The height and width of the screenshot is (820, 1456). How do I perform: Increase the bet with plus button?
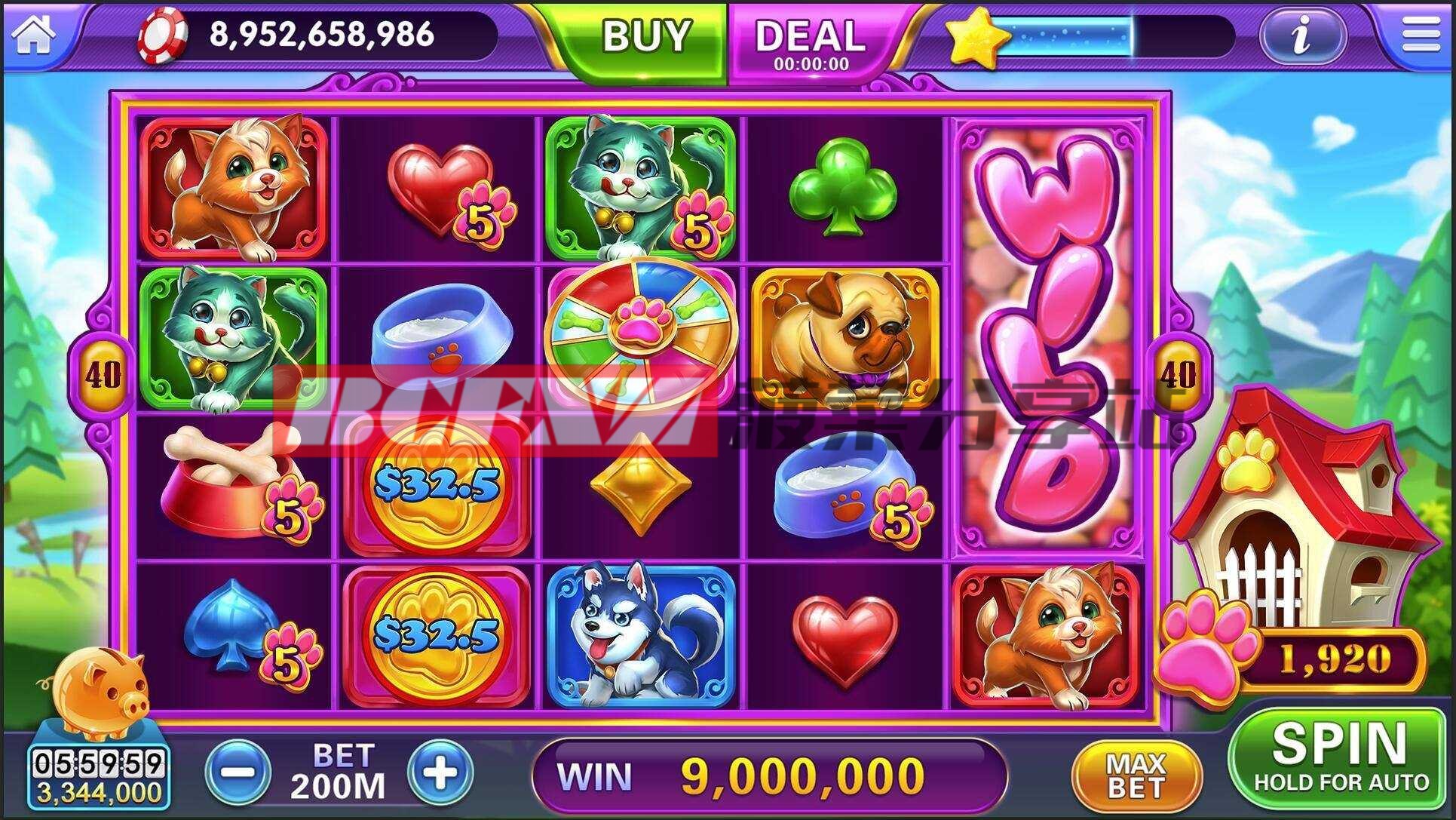440,772
